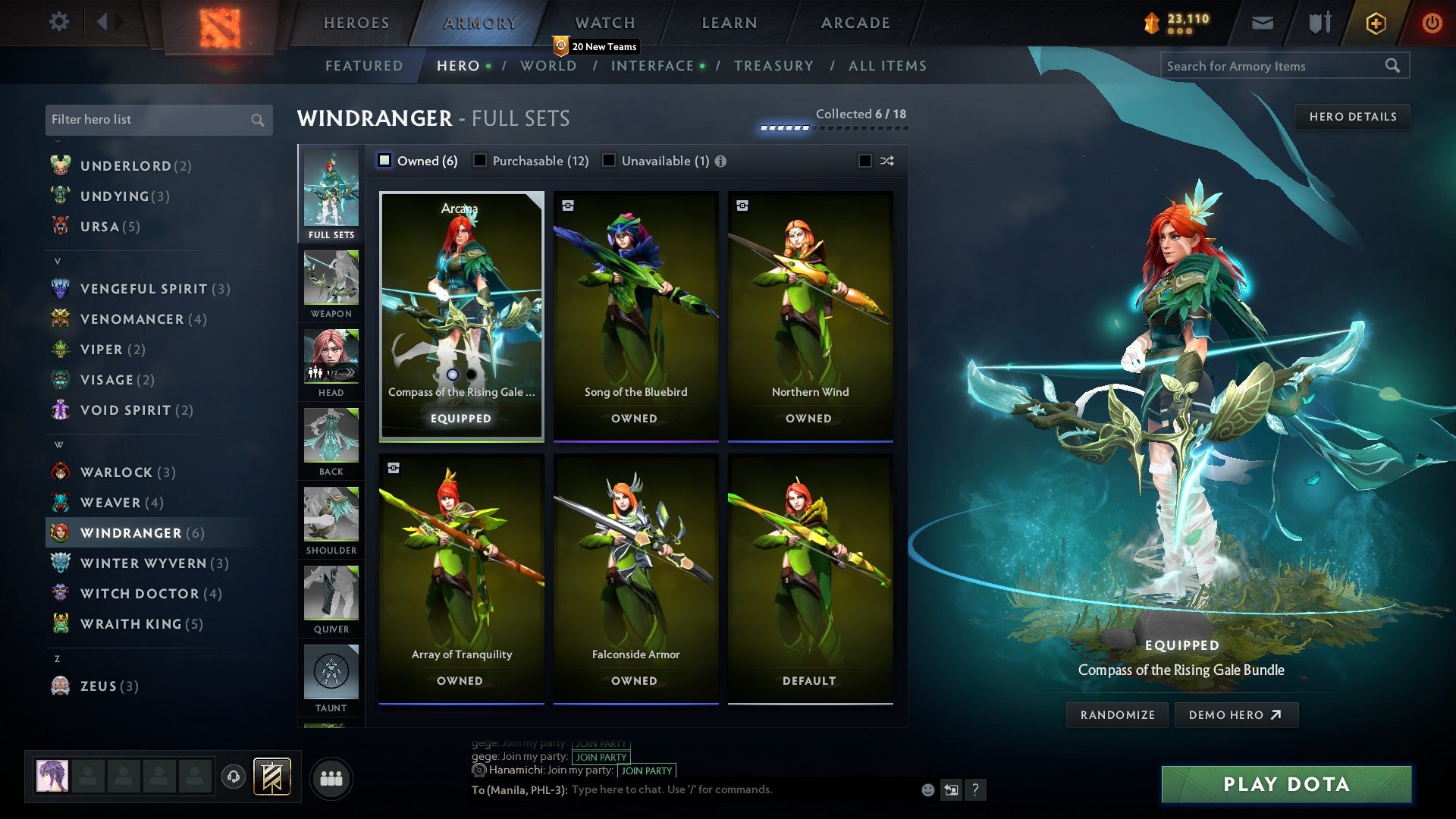Click the golden plus friend invite icon
Viewport: 1456px width, 819px height.
pos(1375,23)
